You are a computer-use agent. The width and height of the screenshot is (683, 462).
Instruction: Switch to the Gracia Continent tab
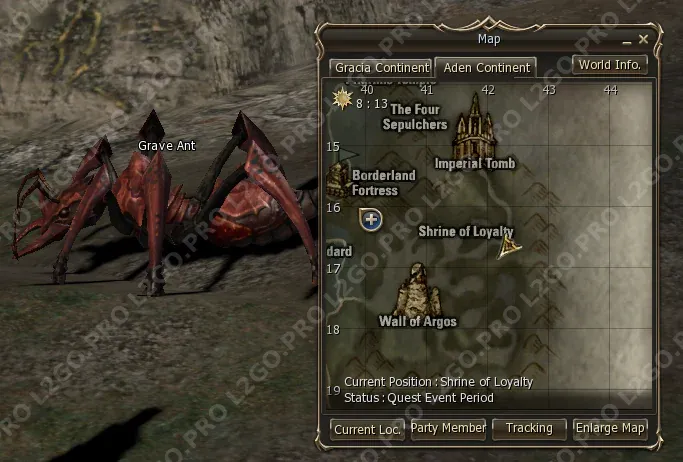381,68
